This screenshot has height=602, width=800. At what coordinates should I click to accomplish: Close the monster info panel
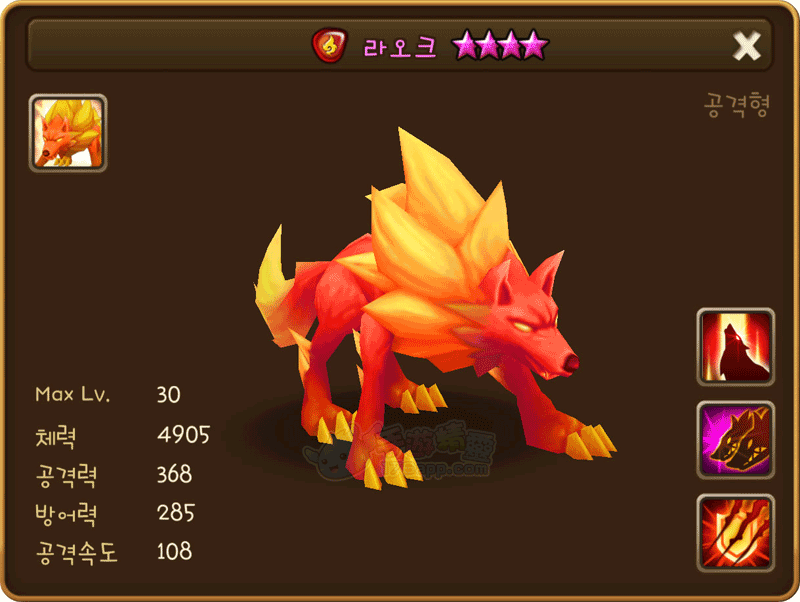pyautogui.click(x=747, y=46)
